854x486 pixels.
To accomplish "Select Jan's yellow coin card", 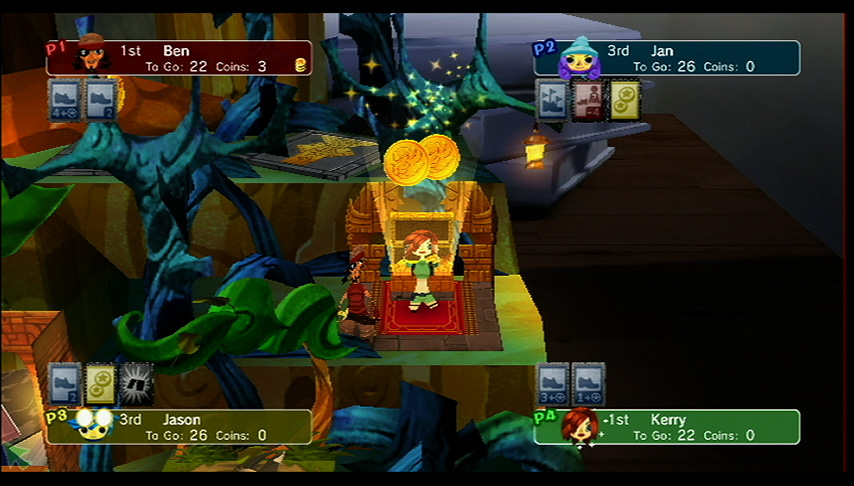I will (x=625, y=101).
